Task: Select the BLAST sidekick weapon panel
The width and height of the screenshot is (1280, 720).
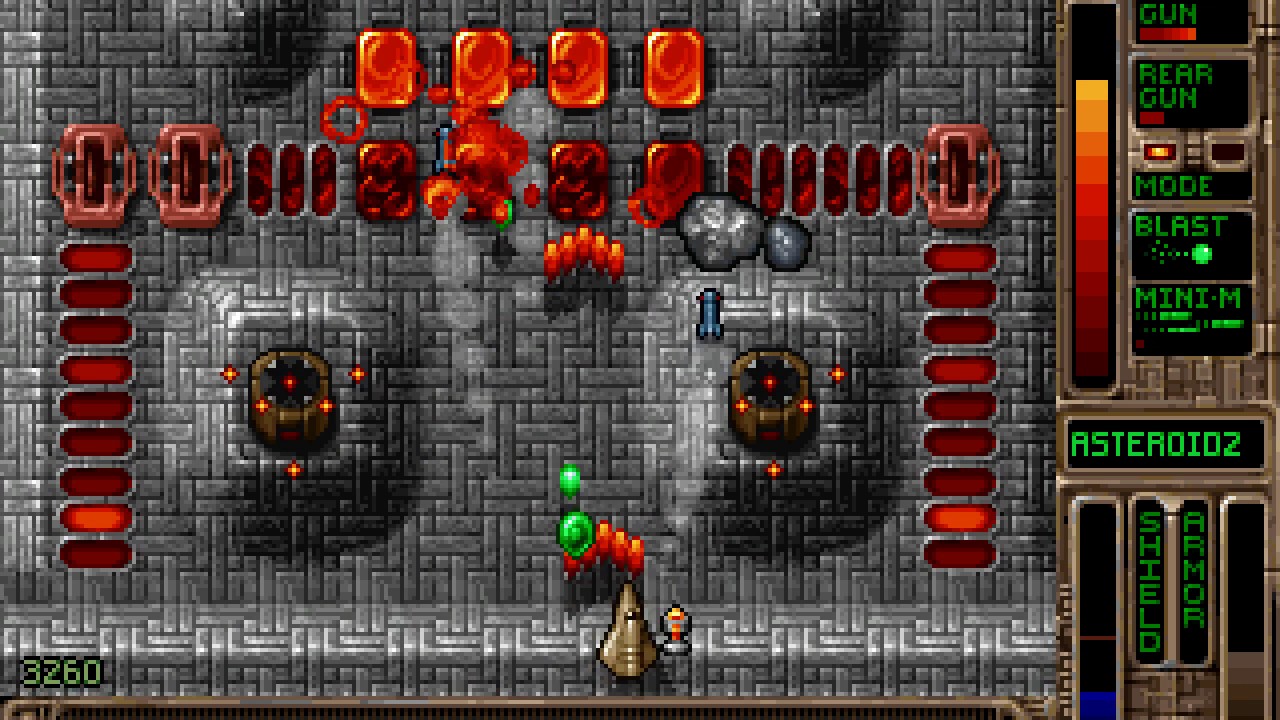Action: pos(1191,244)
